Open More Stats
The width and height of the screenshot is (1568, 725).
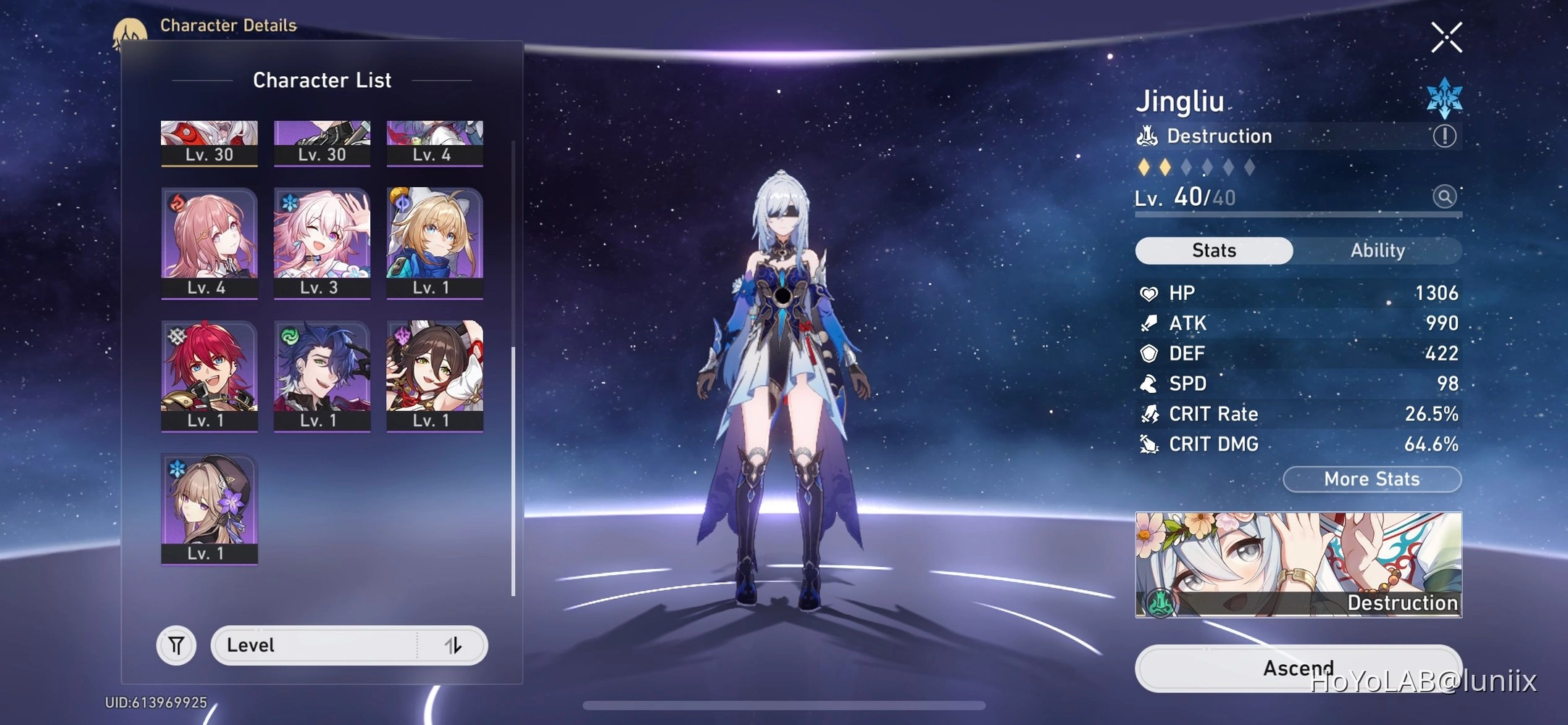pos(1371,478)
